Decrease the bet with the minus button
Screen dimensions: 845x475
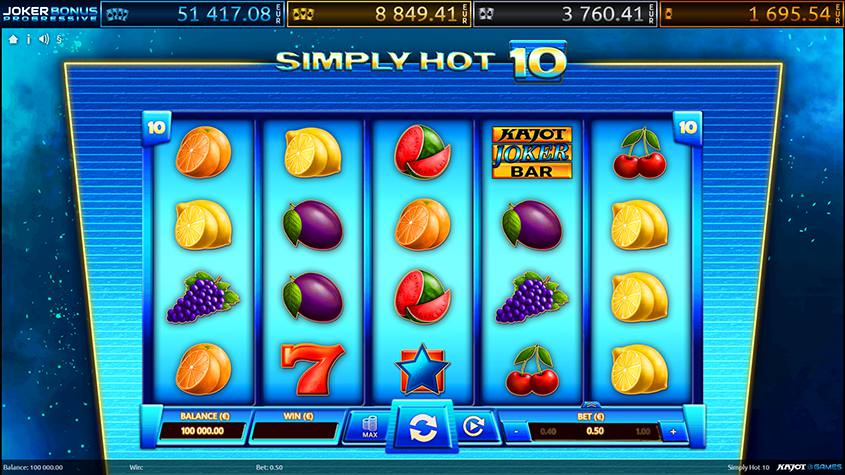[x=514, y=432]
